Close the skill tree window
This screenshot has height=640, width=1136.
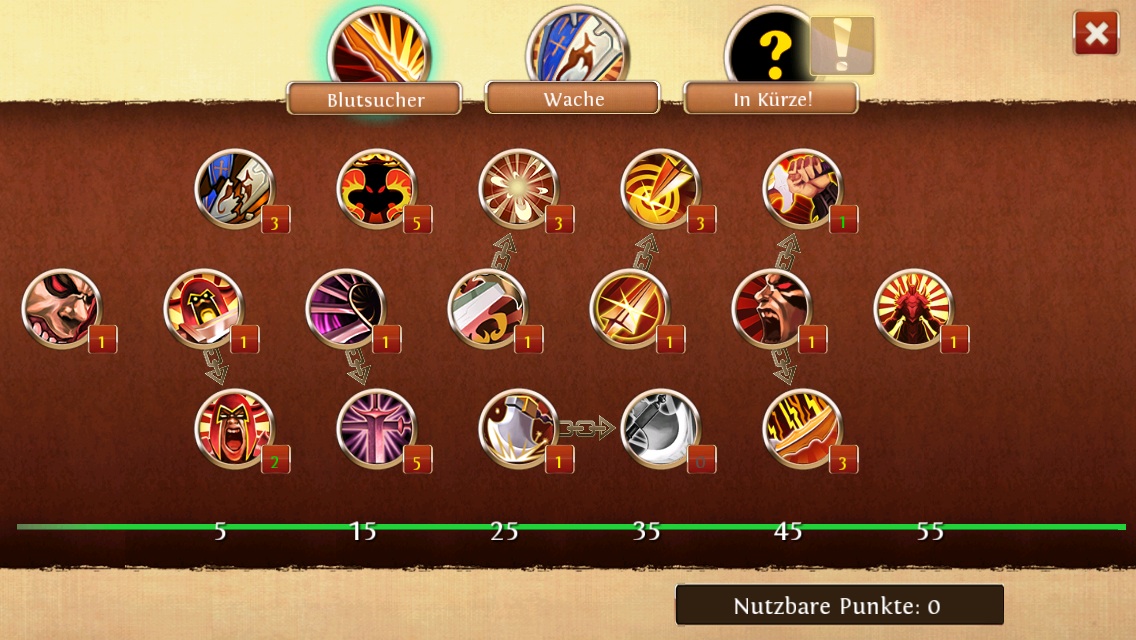tap(1096, 34)
